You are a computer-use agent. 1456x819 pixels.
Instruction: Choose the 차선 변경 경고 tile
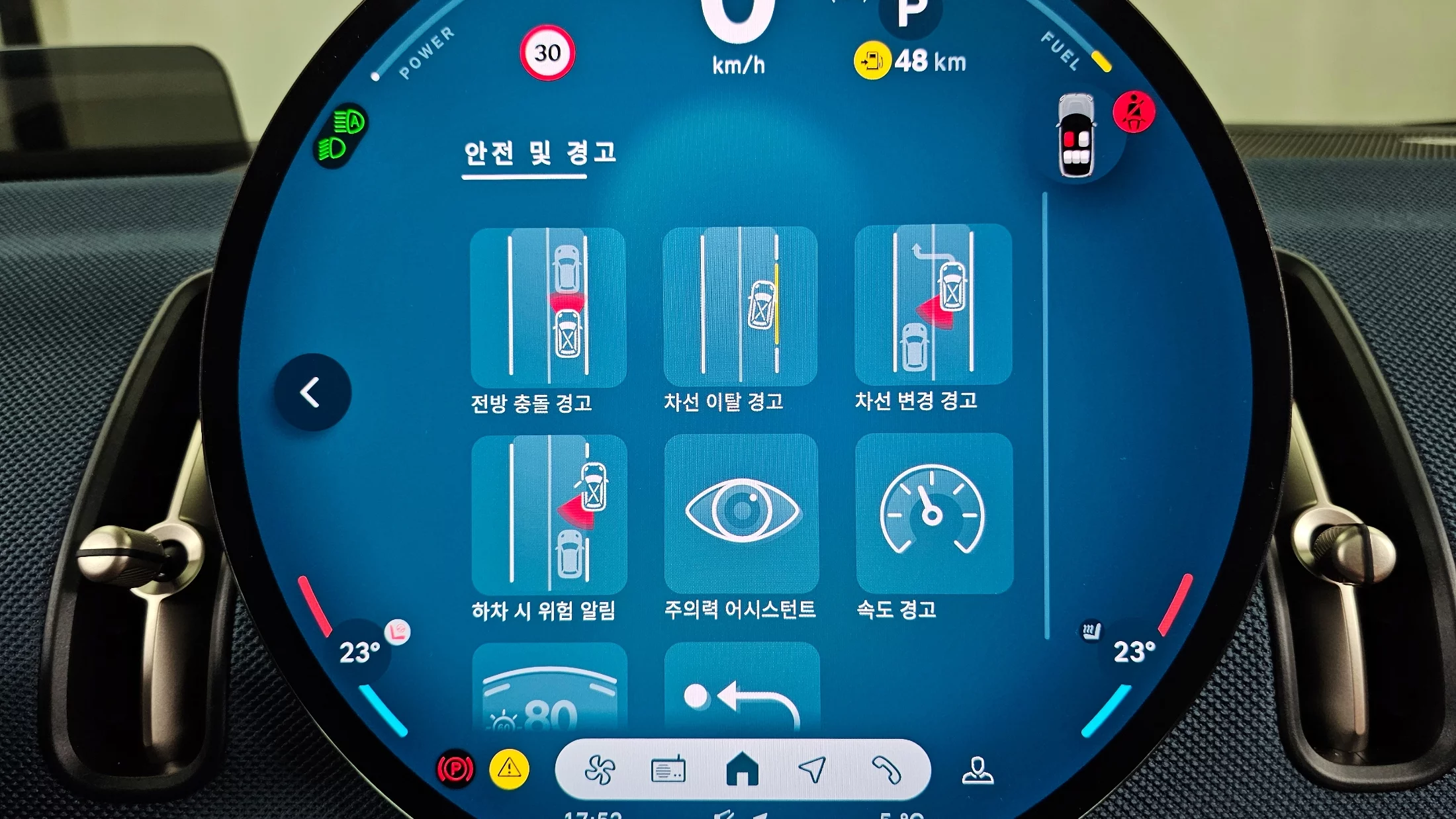933,305
